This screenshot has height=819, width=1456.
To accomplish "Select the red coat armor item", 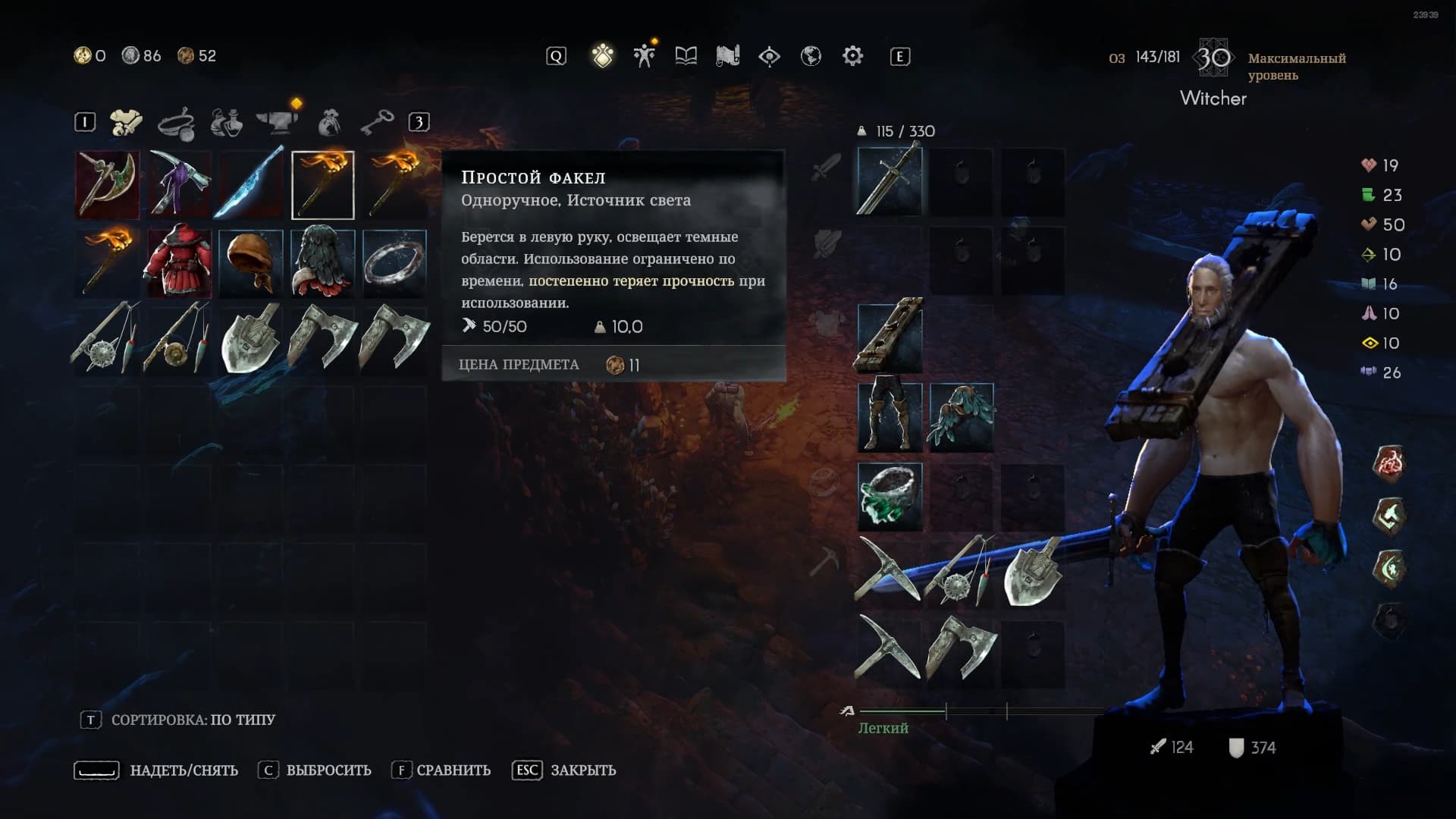I will click(x=179, y=262).
